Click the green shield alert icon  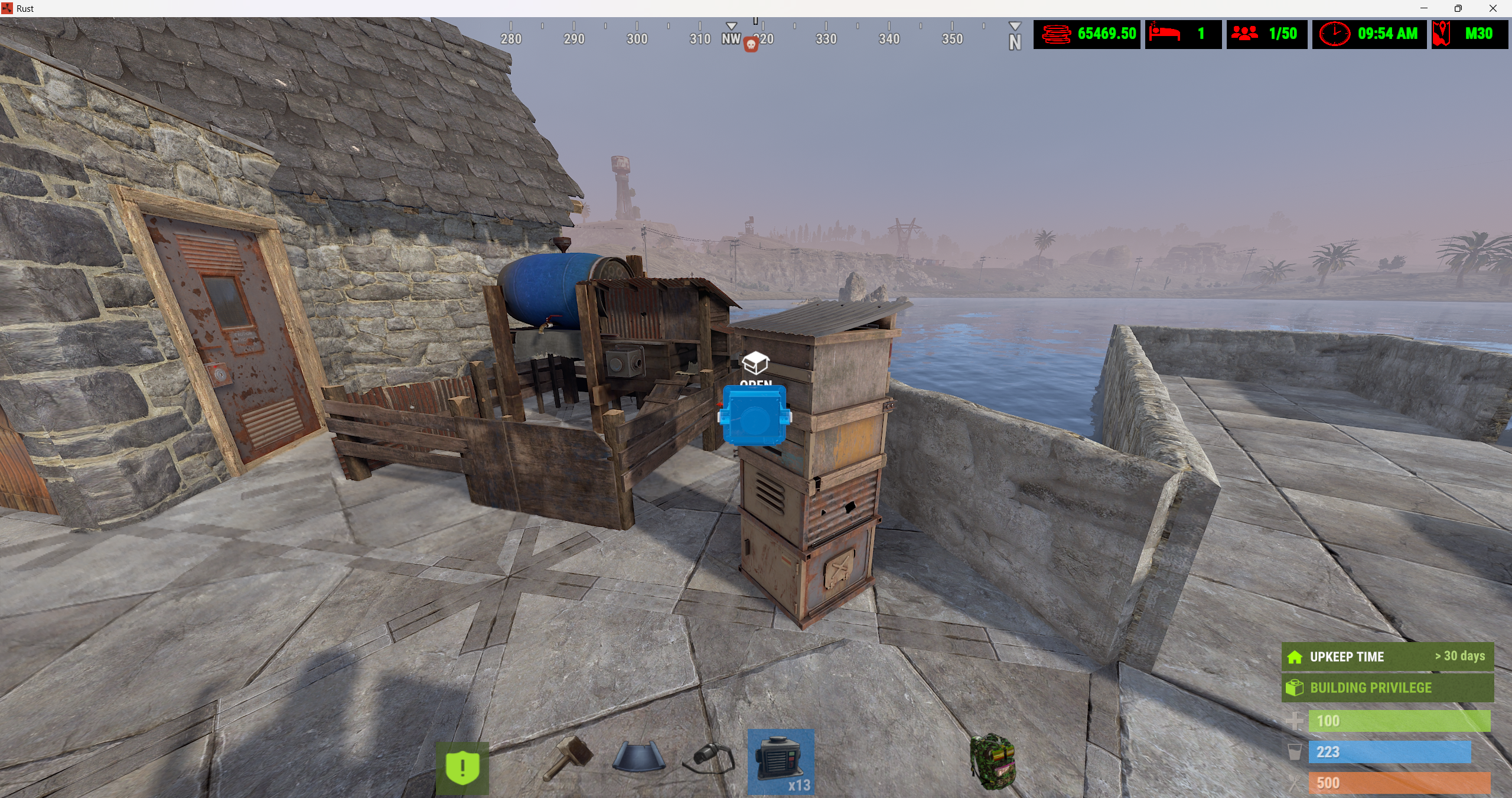[x=462, y=767]
